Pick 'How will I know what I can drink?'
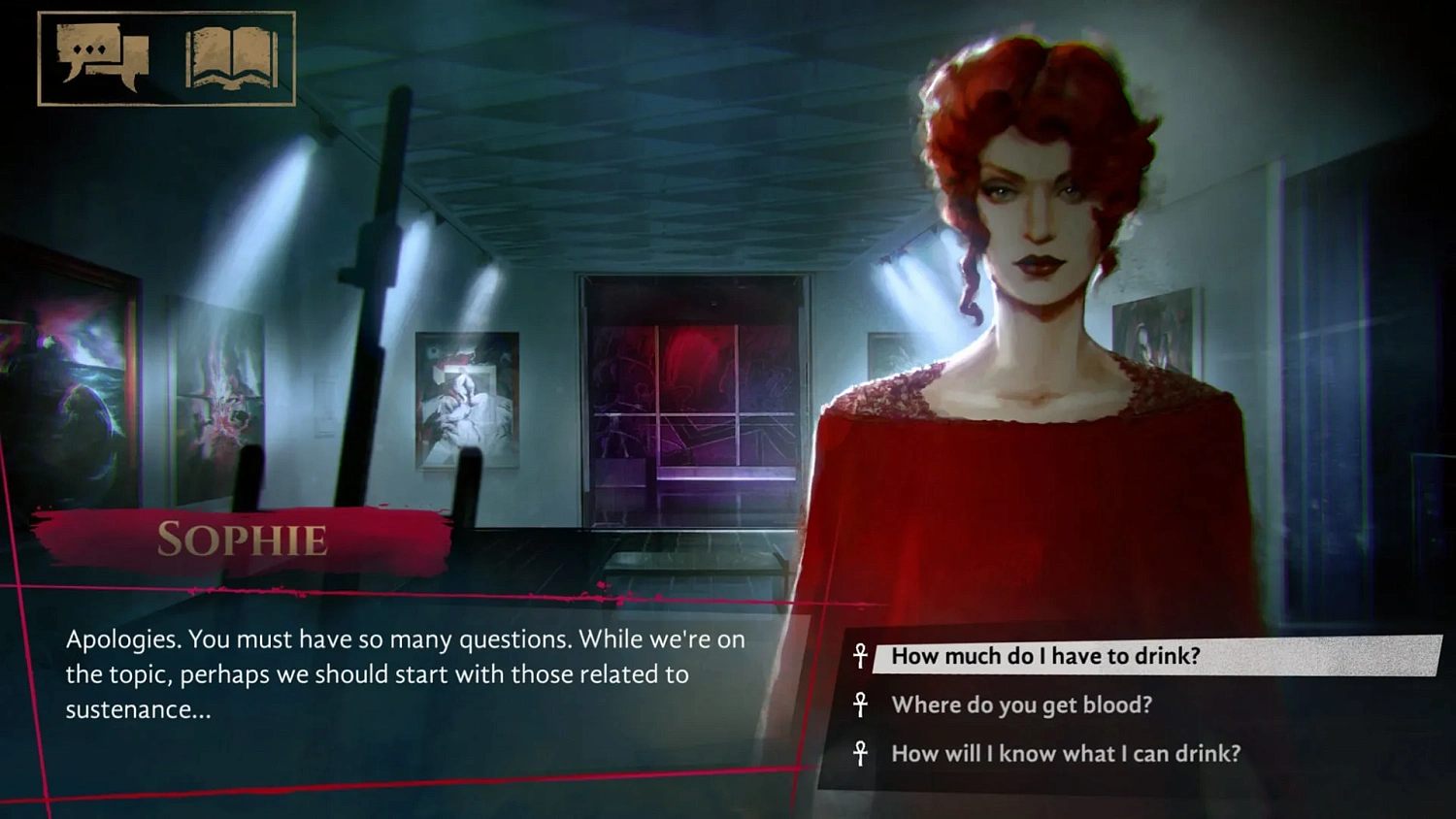 [x=1066, y=754]
